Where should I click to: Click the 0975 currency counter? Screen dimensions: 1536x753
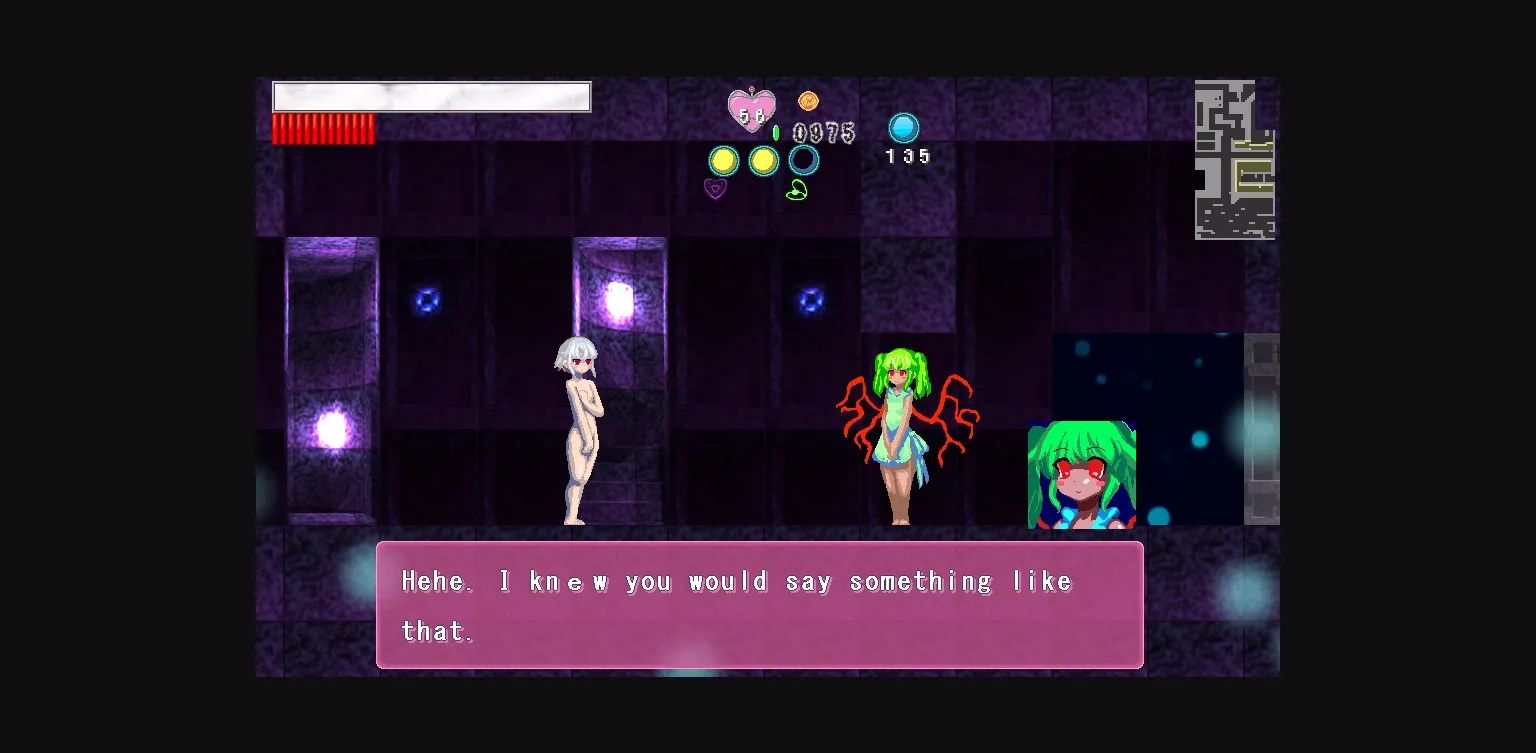pos(822,133)
